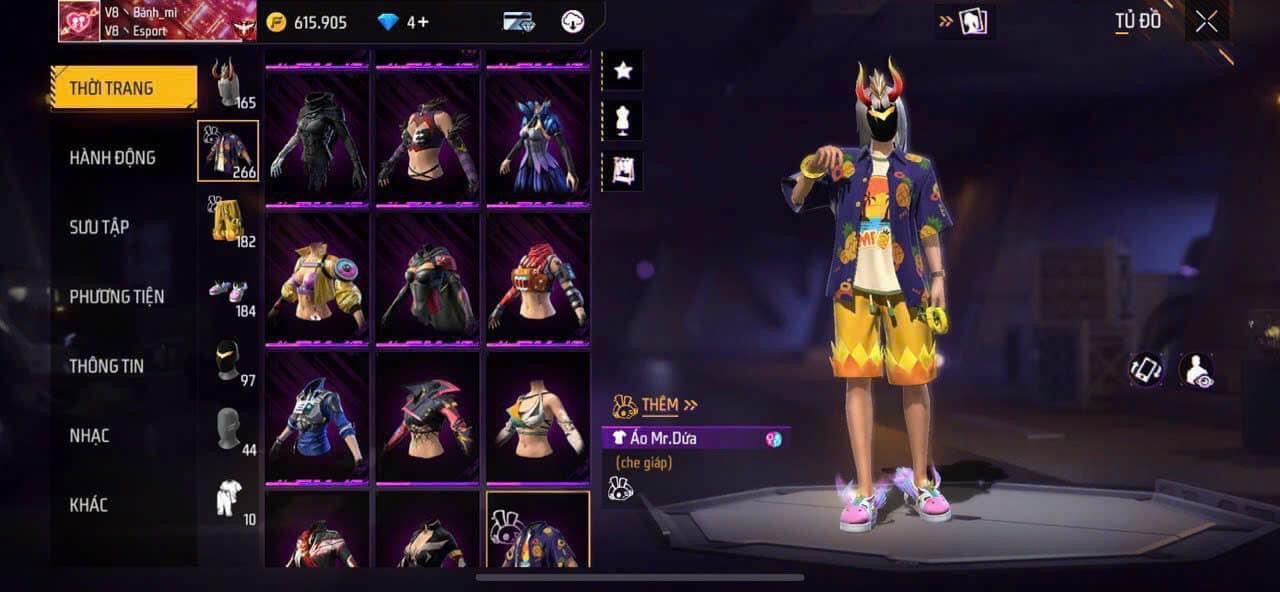The image size is (1280, 592).
Task: Select the yellow pants category with 182
Action: coord(229,220)
